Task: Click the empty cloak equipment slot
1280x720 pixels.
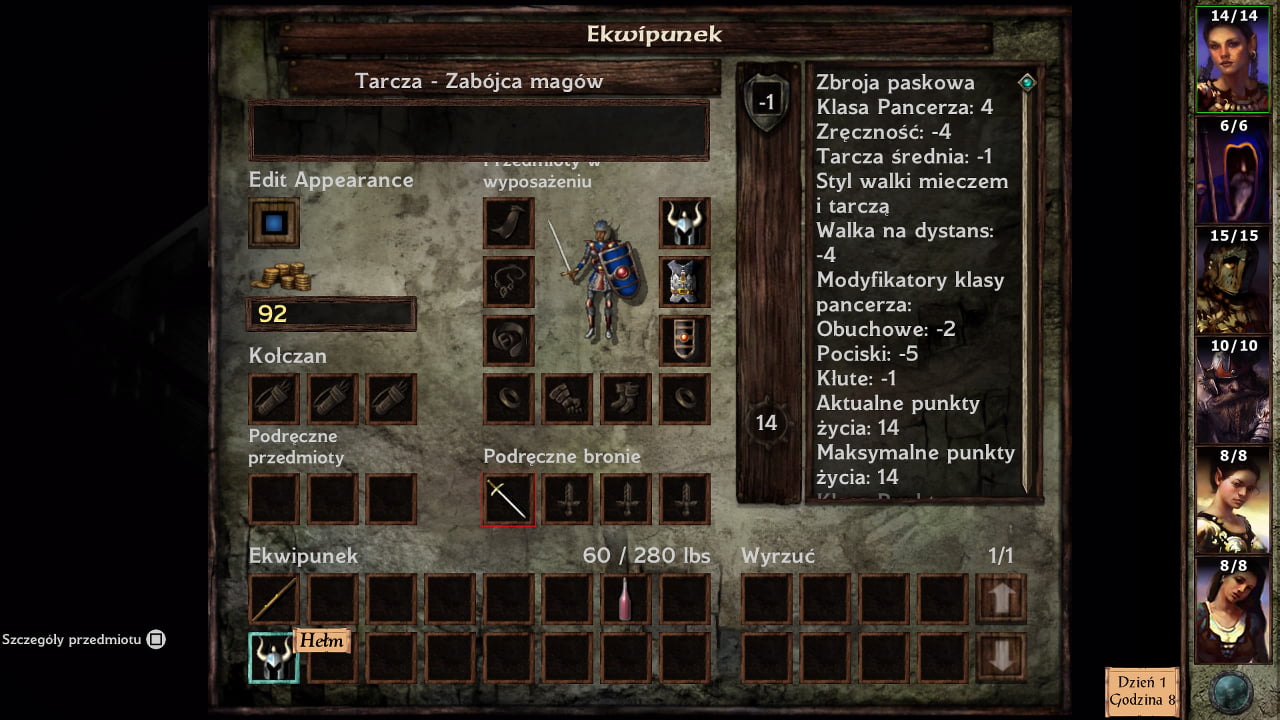Action: (x=508, y=222)
